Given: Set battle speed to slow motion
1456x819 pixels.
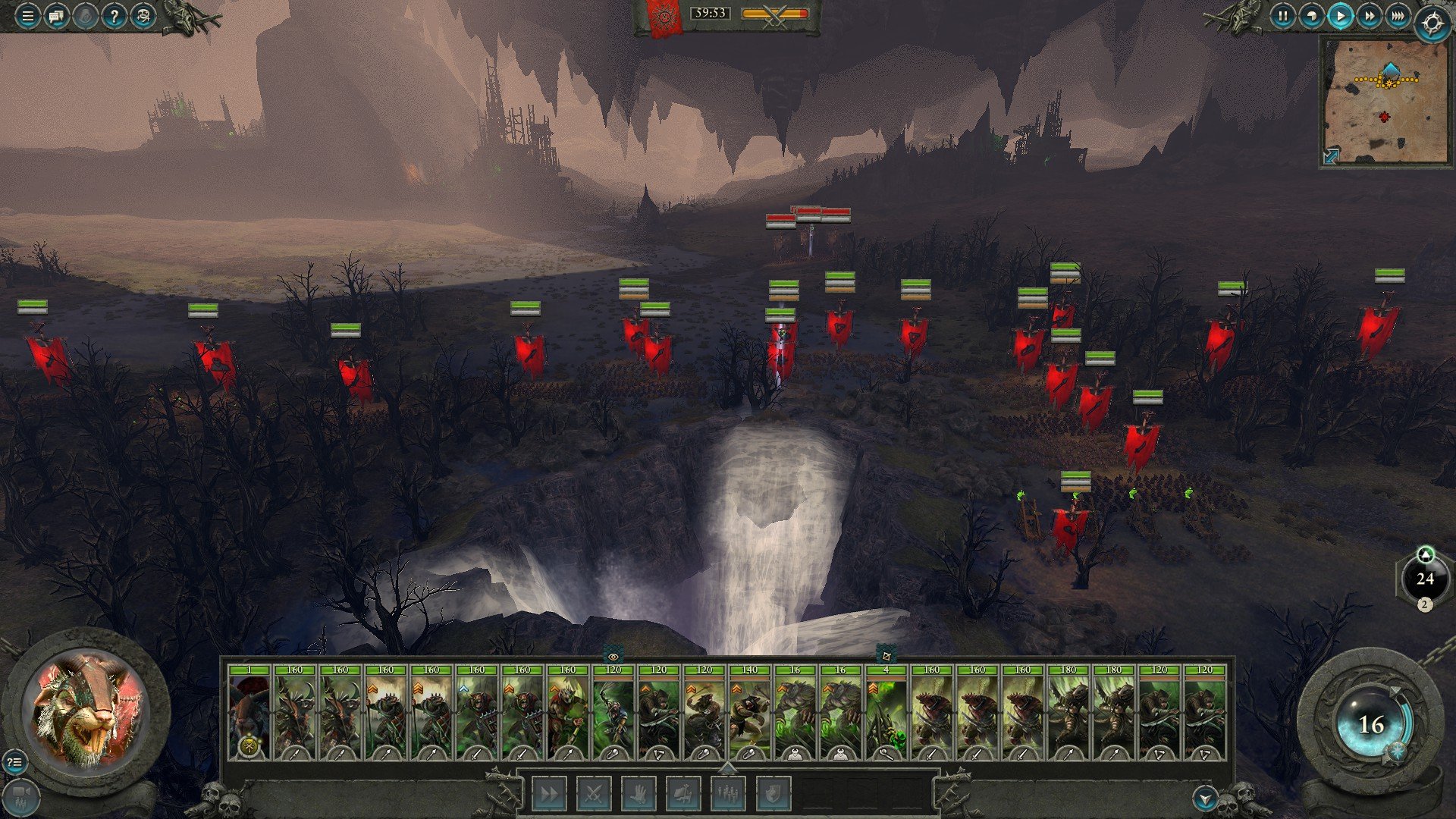Looking at the screenshot, I should tap(1311, 16).
